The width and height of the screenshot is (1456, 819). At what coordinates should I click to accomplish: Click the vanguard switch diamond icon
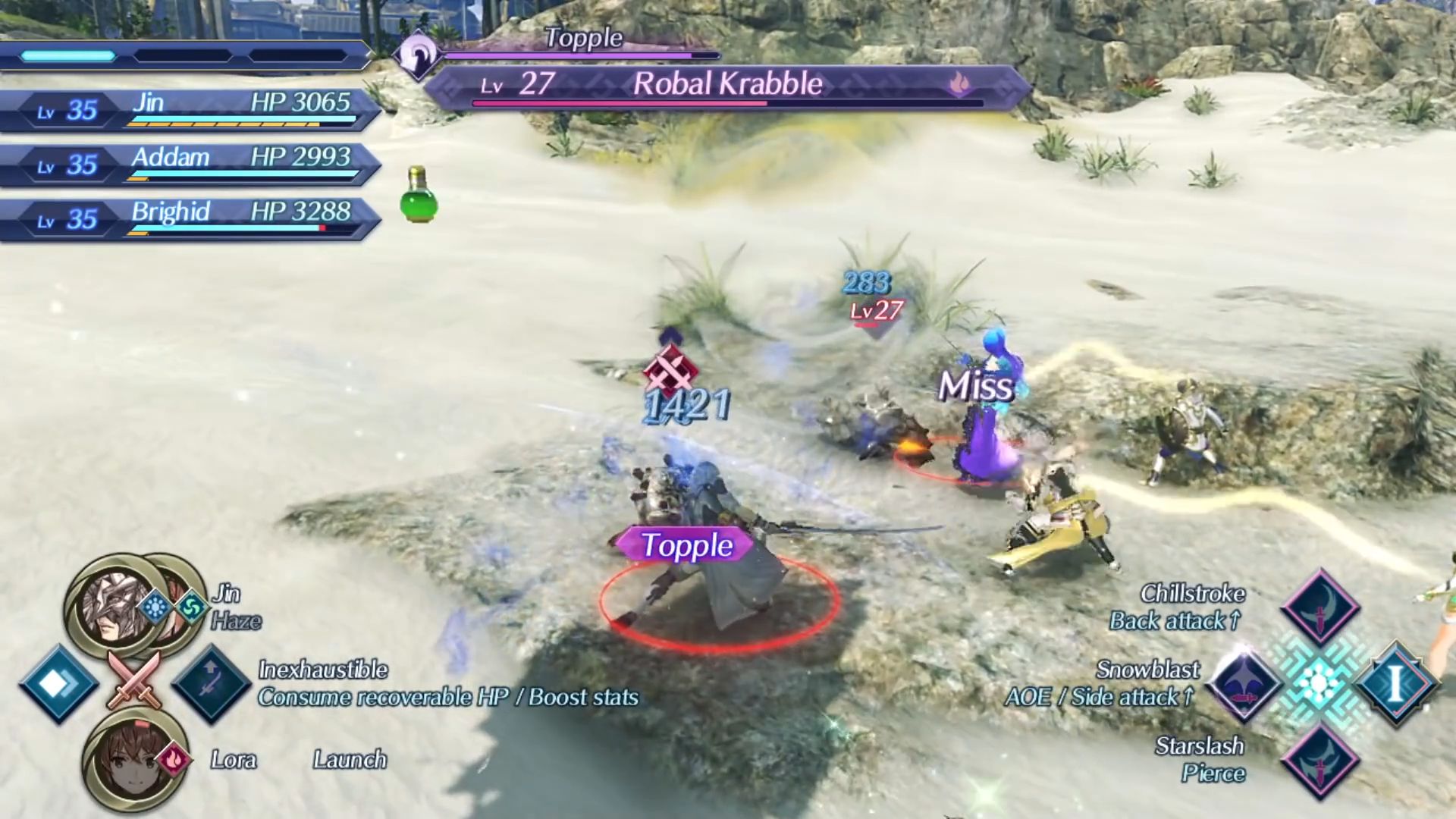click(59, 684)
